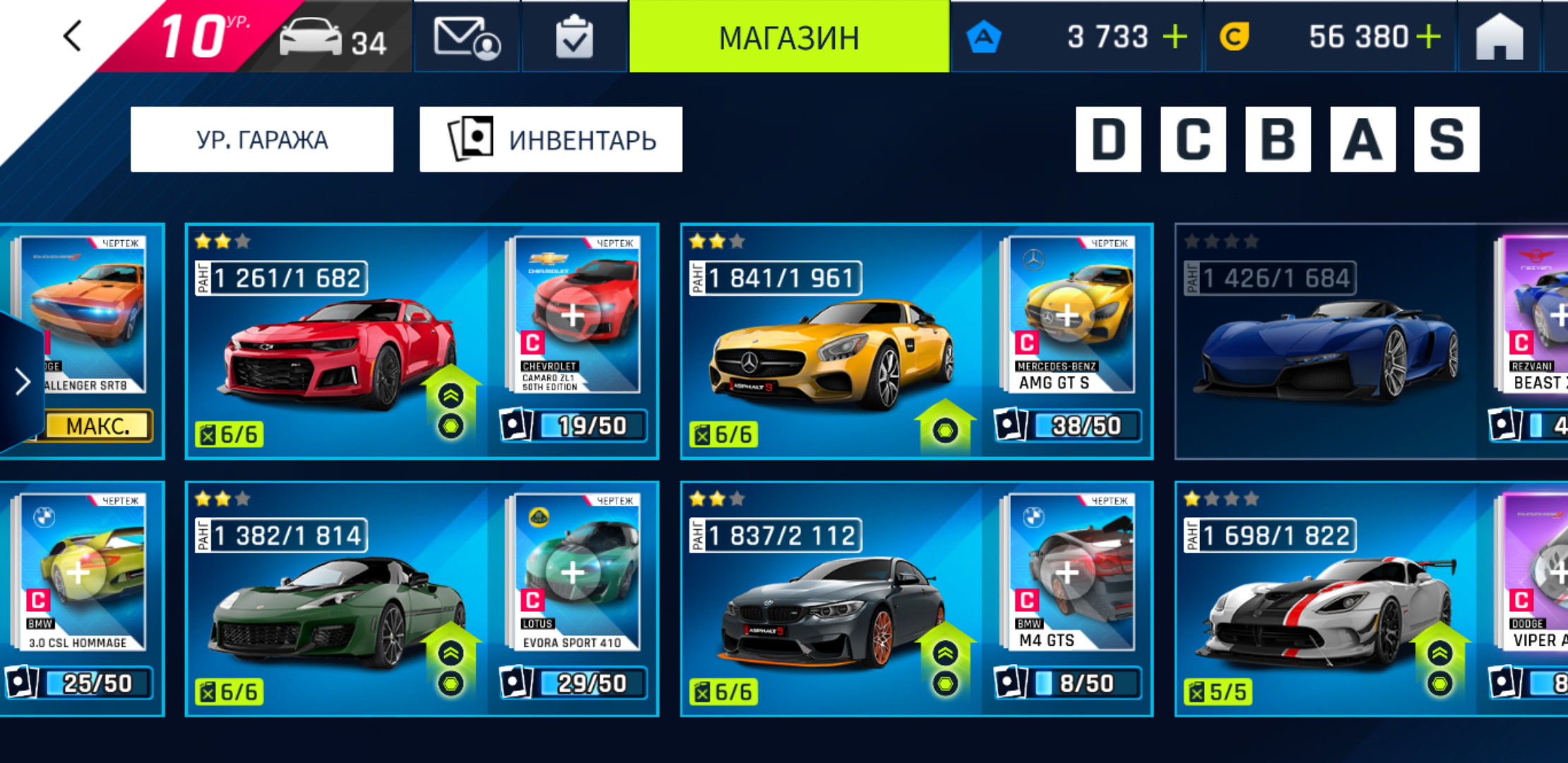Open the mail inbox icon

pos(466,37)
